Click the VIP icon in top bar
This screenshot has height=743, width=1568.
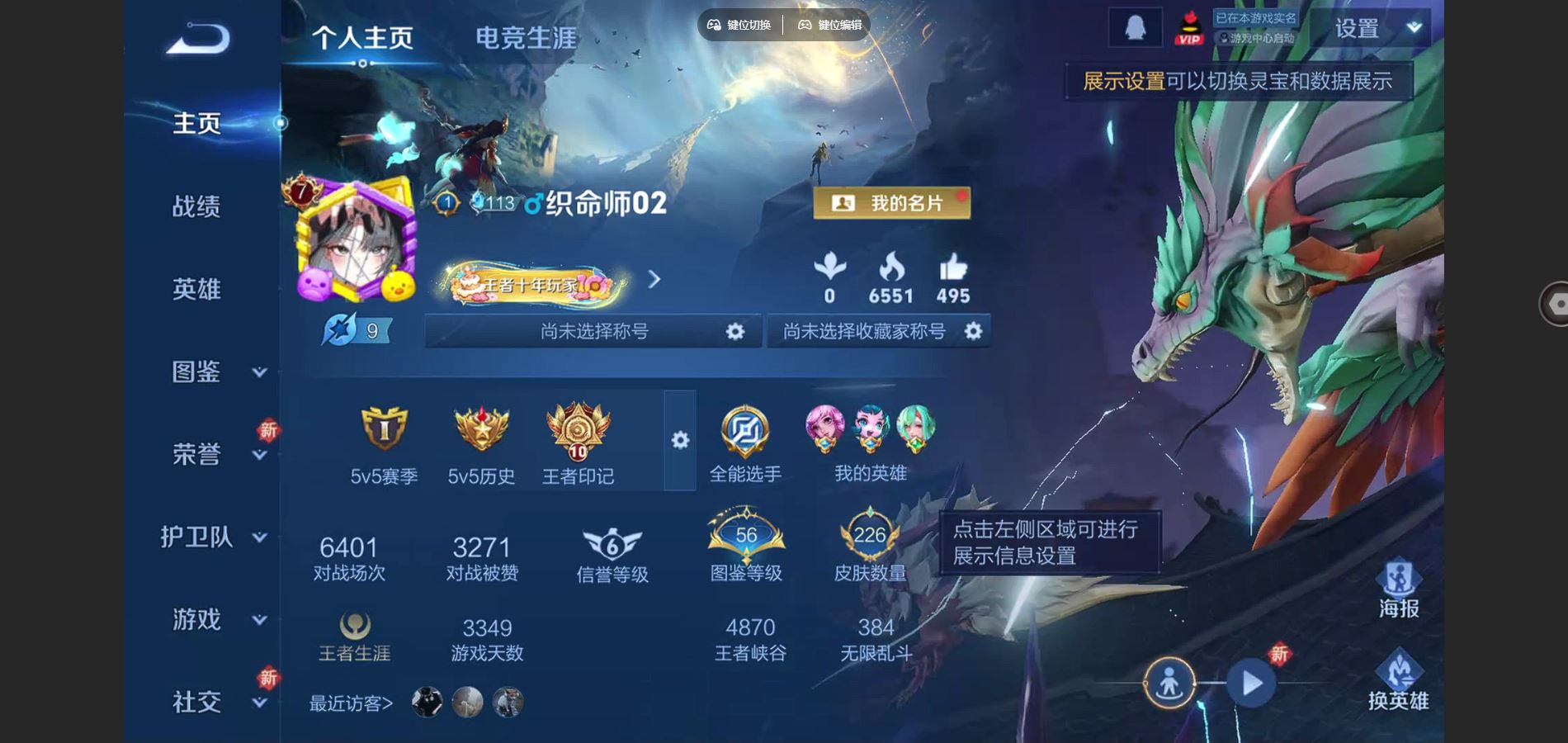click(1189, 27)
